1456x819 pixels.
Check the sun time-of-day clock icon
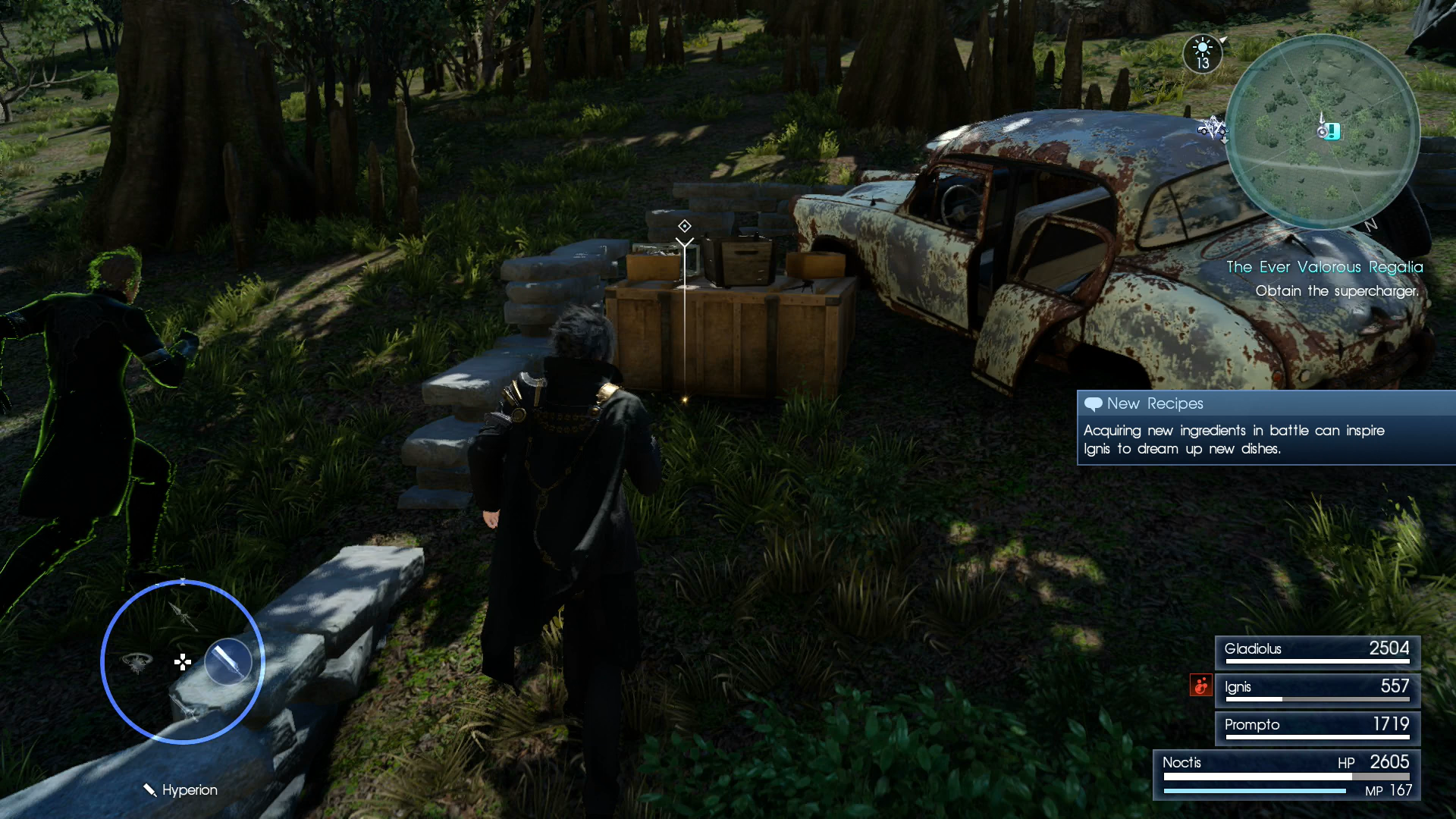click(x=1203, y=54)
